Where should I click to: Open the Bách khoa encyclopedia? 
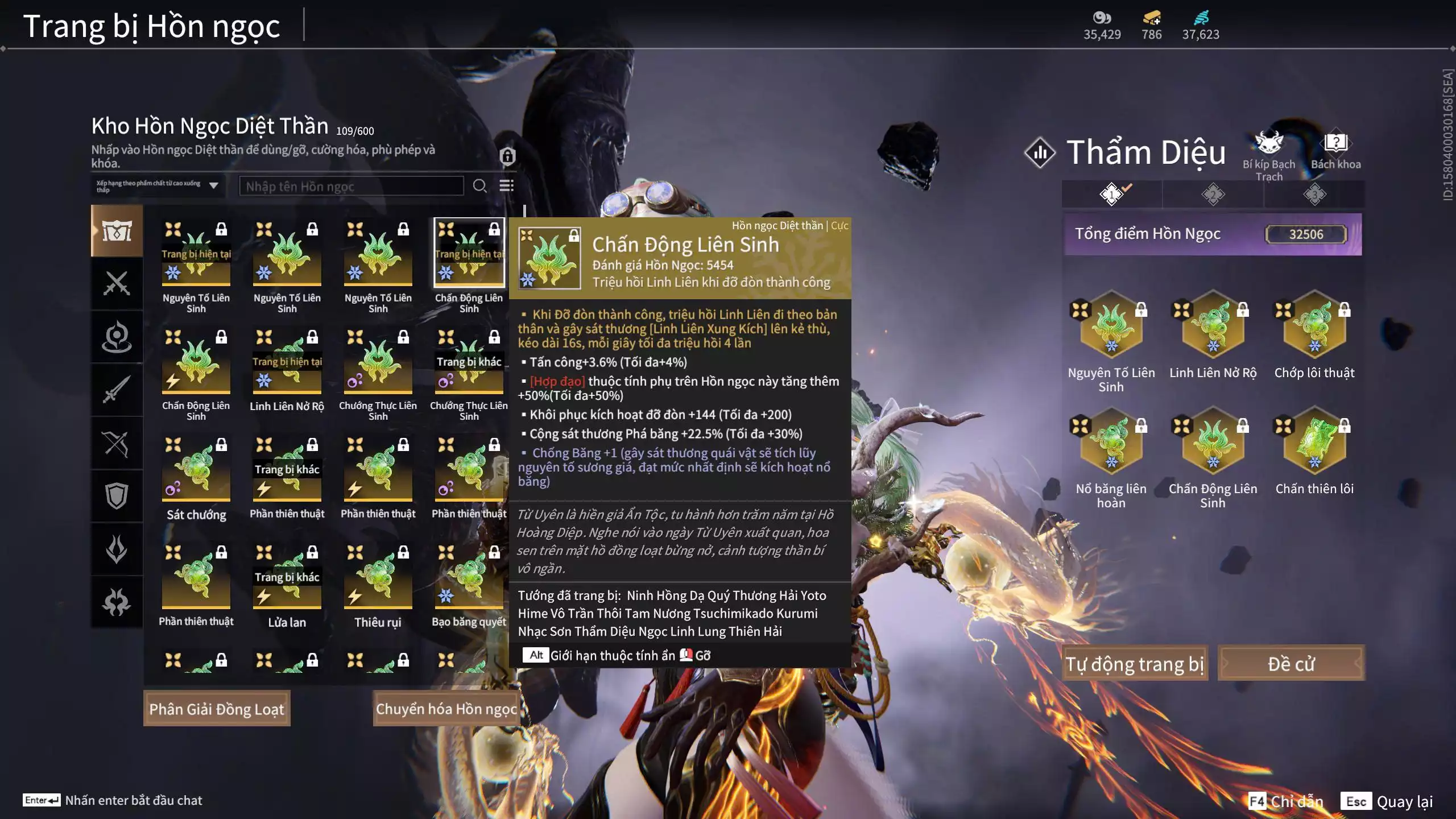(1335, 151)
